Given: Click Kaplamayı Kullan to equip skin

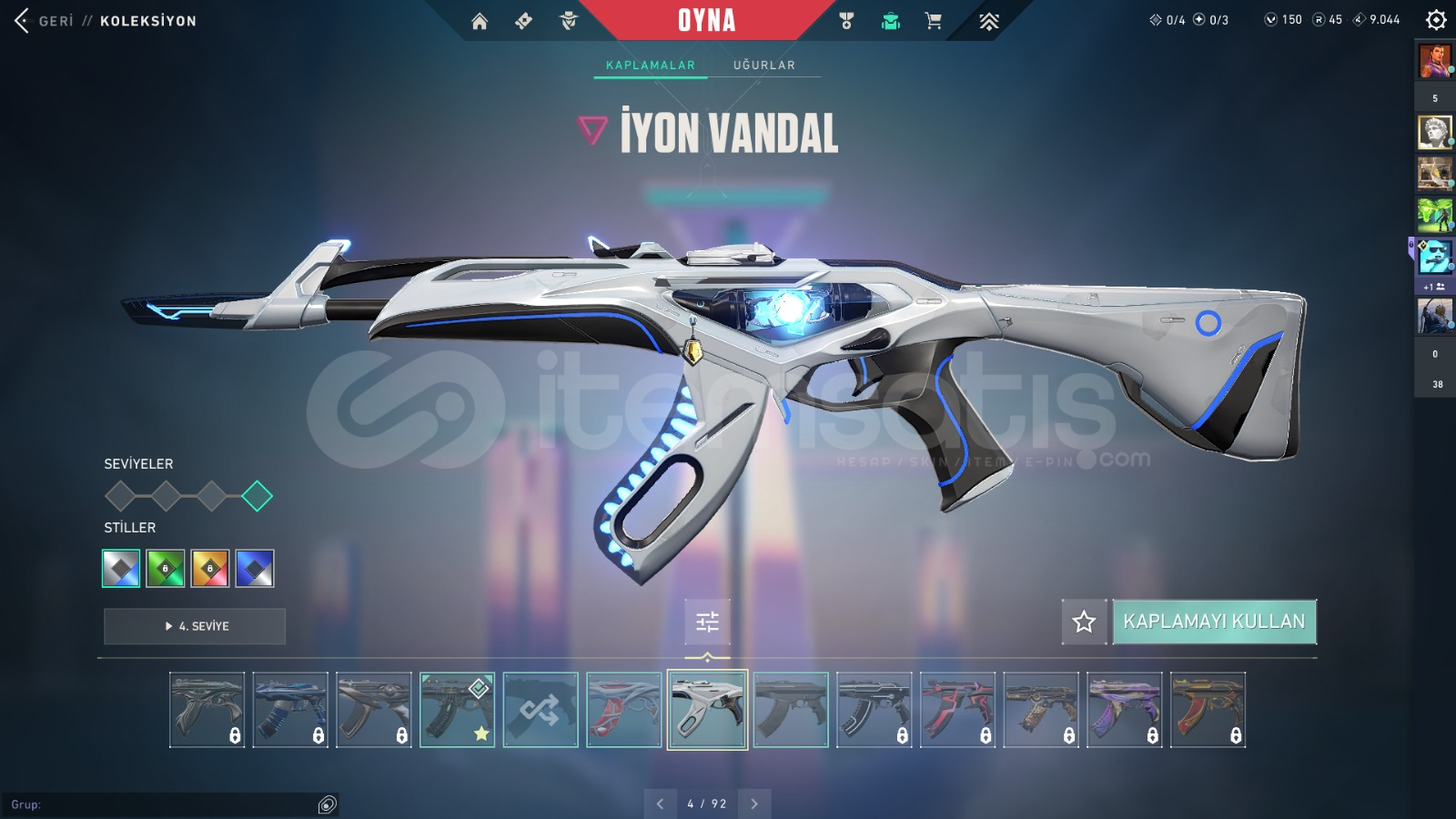Looking at the screenshot, I should [1214, 622].
